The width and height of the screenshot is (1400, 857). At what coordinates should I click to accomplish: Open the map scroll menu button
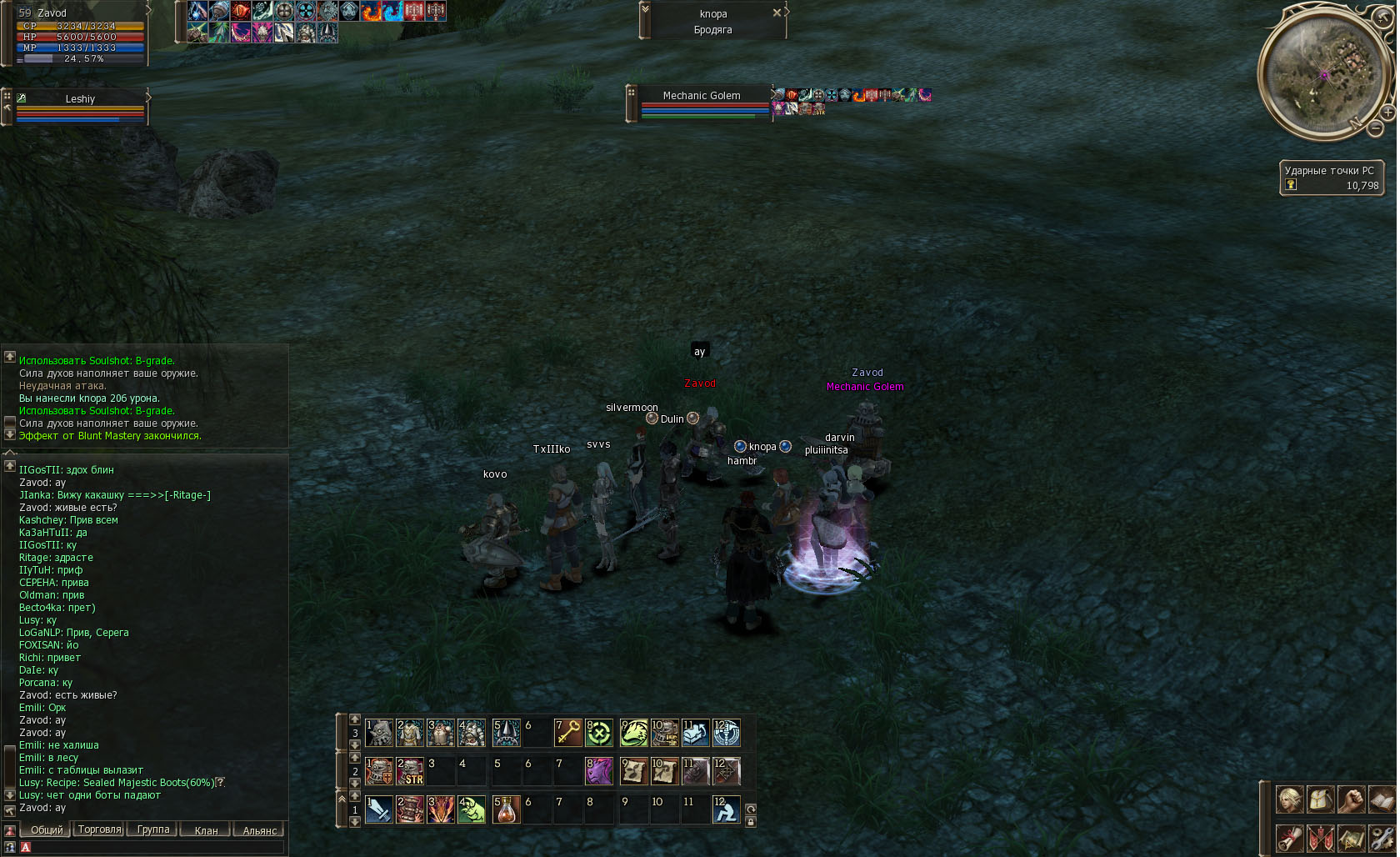1351,838
